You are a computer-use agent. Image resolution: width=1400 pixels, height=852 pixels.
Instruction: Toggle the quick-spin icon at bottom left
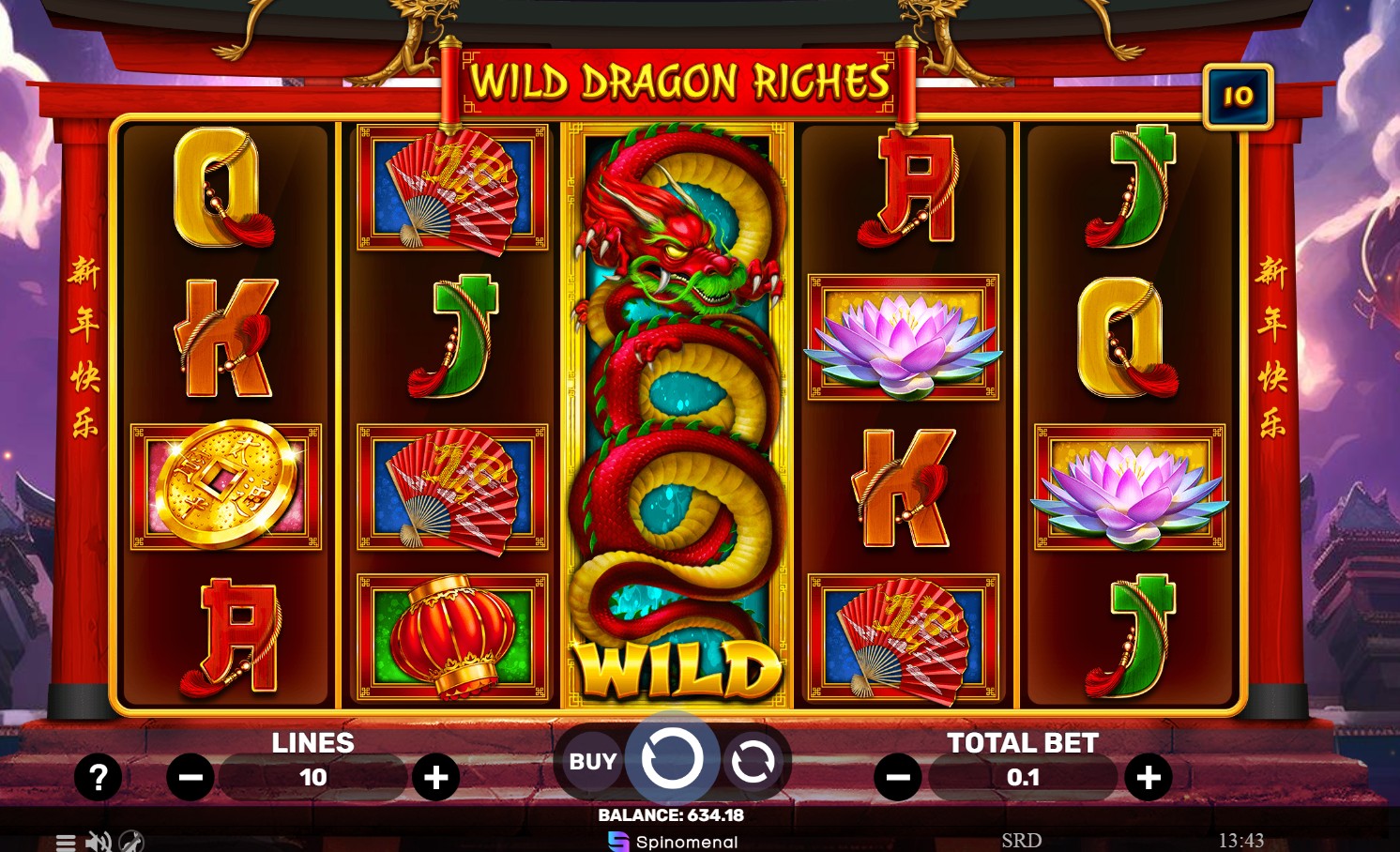(133, 842)
